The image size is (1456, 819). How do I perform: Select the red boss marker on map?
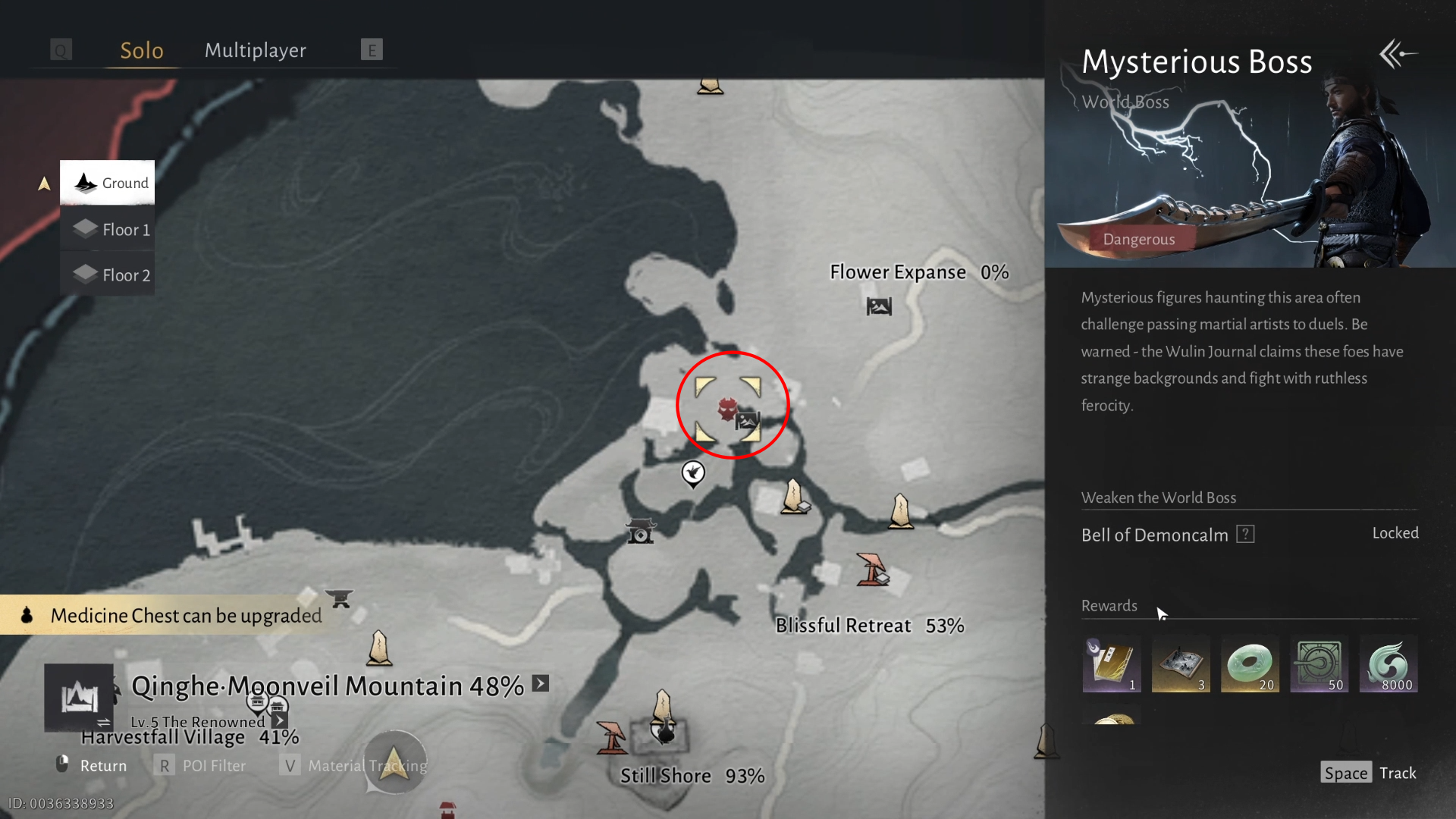click(727, 409)
